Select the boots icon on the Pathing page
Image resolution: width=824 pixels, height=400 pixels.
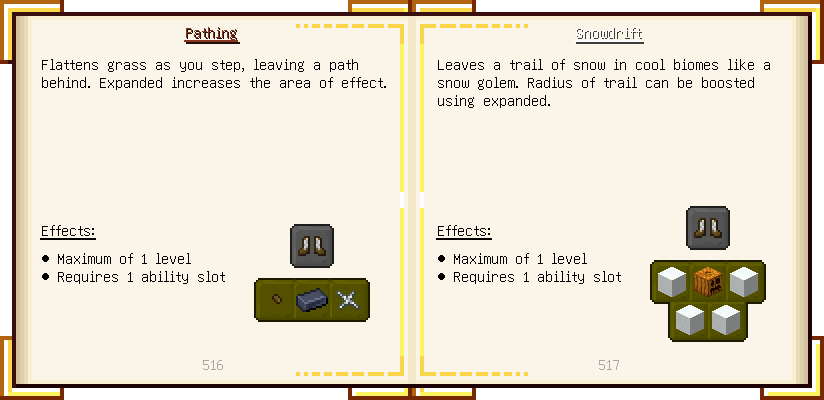coord(311,246)
